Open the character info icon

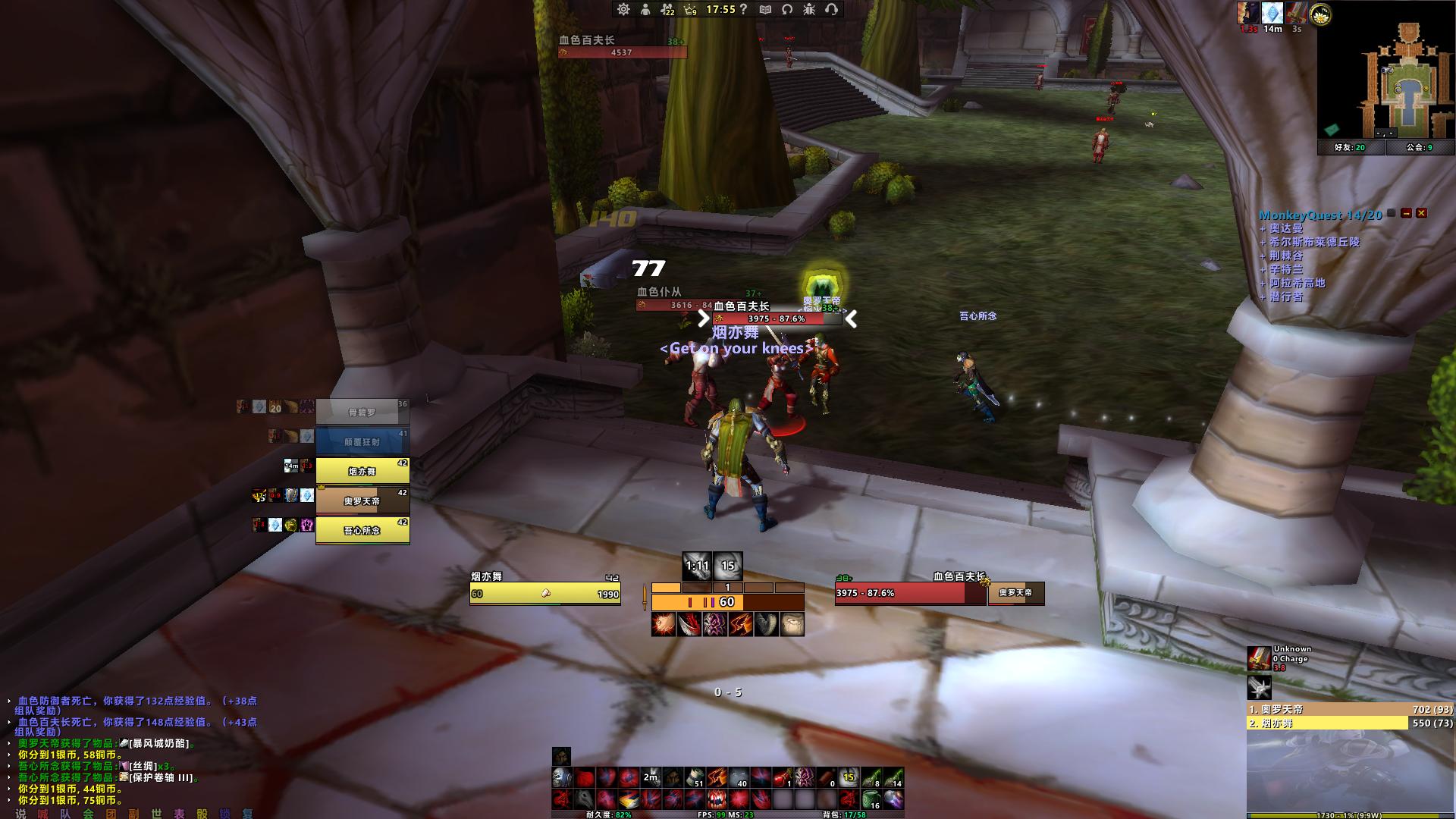tap(645, 9)
